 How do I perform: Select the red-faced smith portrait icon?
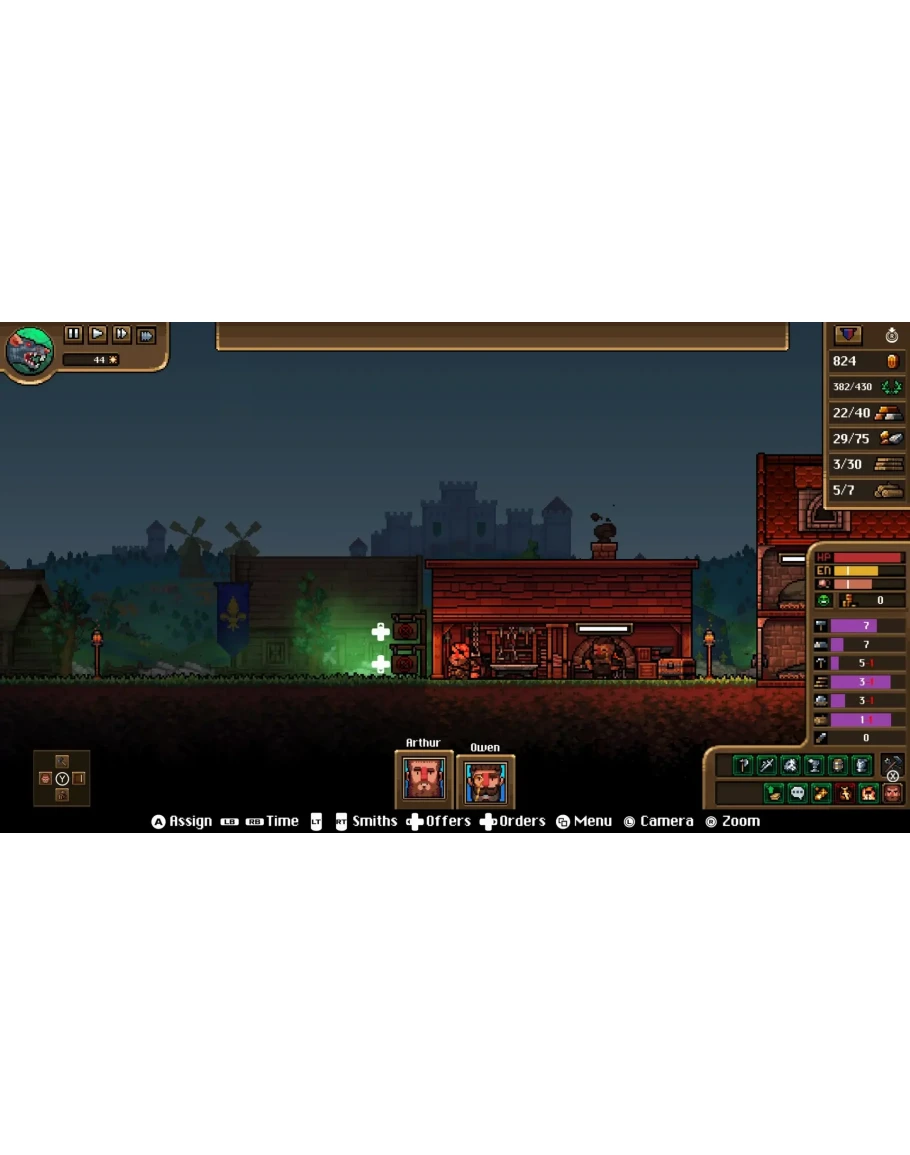(x=892, y=793)
